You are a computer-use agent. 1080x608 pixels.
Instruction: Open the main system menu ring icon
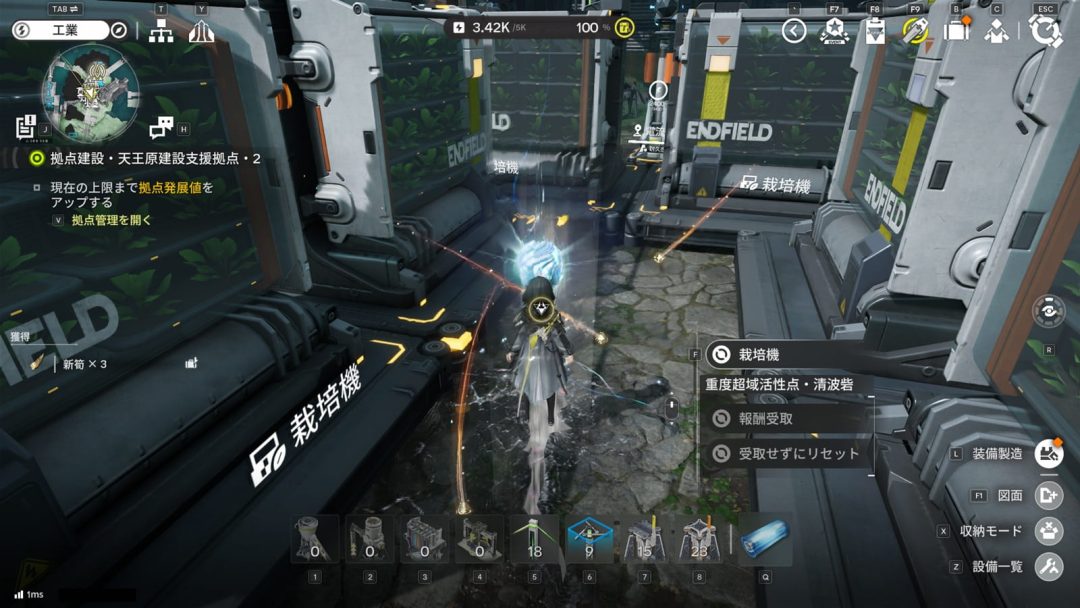click(1046, 31)
